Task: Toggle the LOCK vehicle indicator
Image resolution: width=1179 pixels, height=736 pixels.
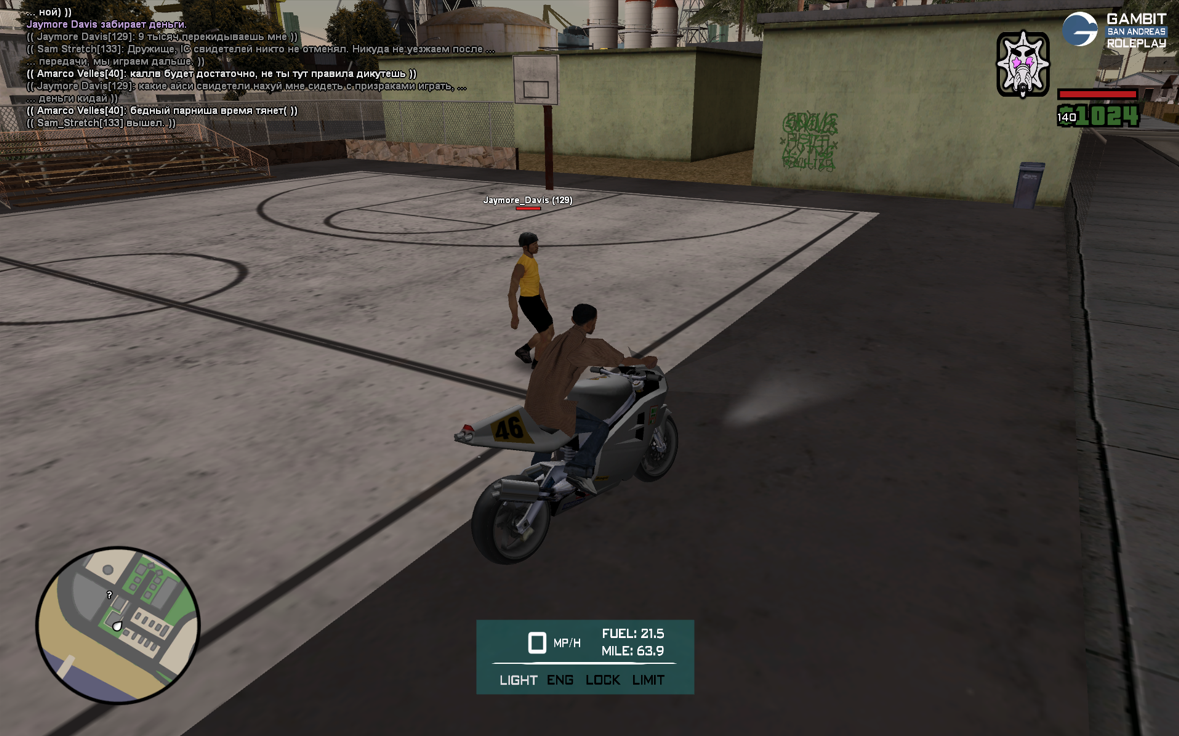Action: (603, 680)
